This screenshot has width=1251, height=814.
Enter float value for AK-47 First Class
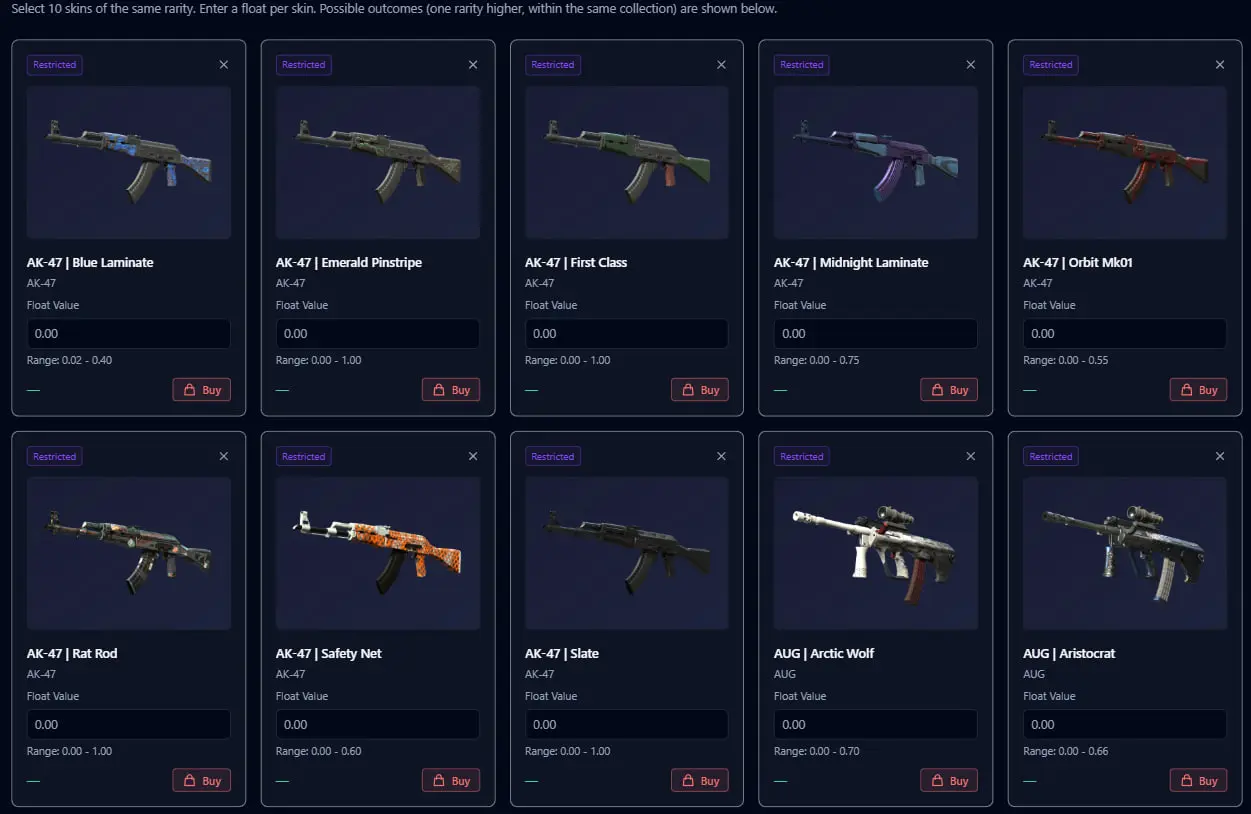(x=626, y=334)
